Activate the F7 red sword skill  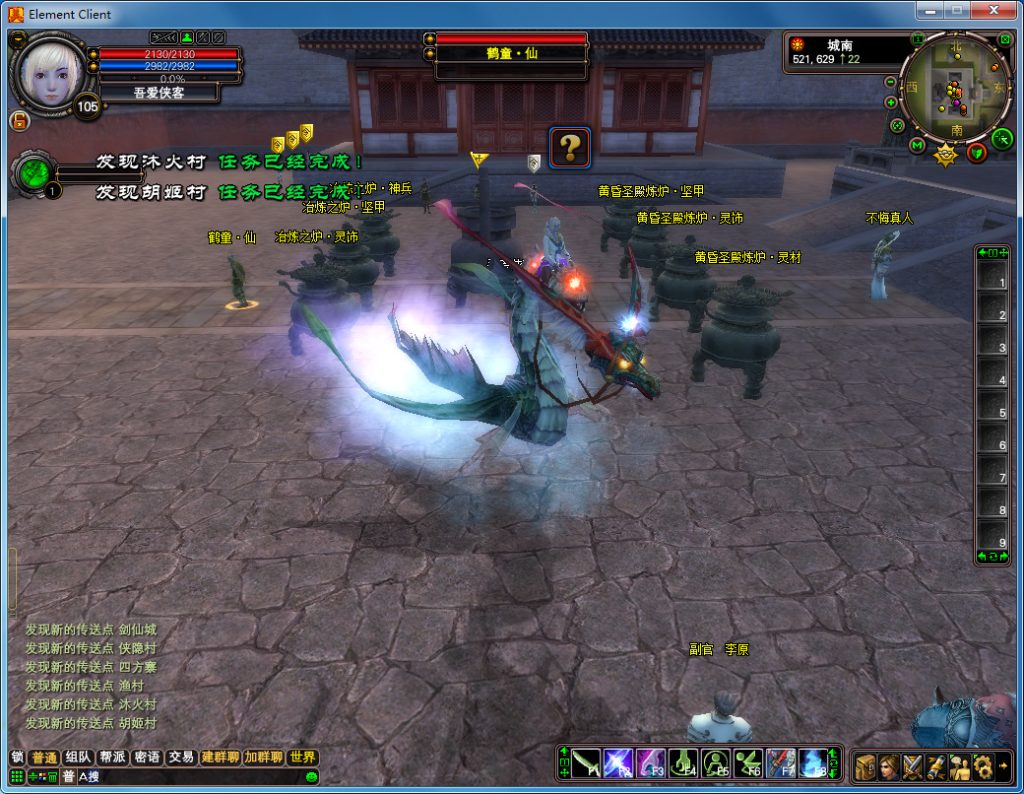[781, 763]
